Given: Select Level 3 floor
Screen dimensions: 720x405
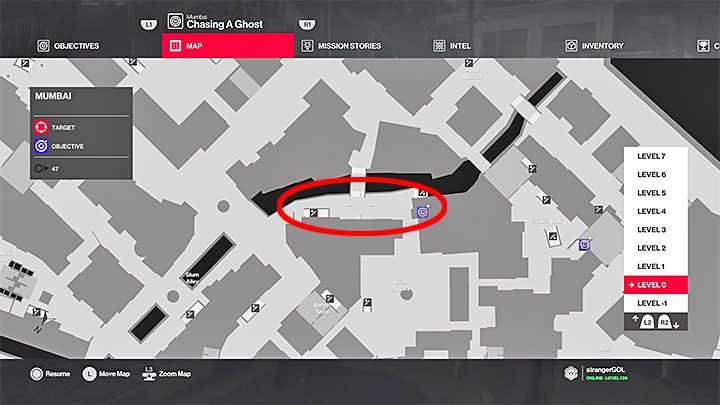Looking at the screenshot, I should (650, 230).
